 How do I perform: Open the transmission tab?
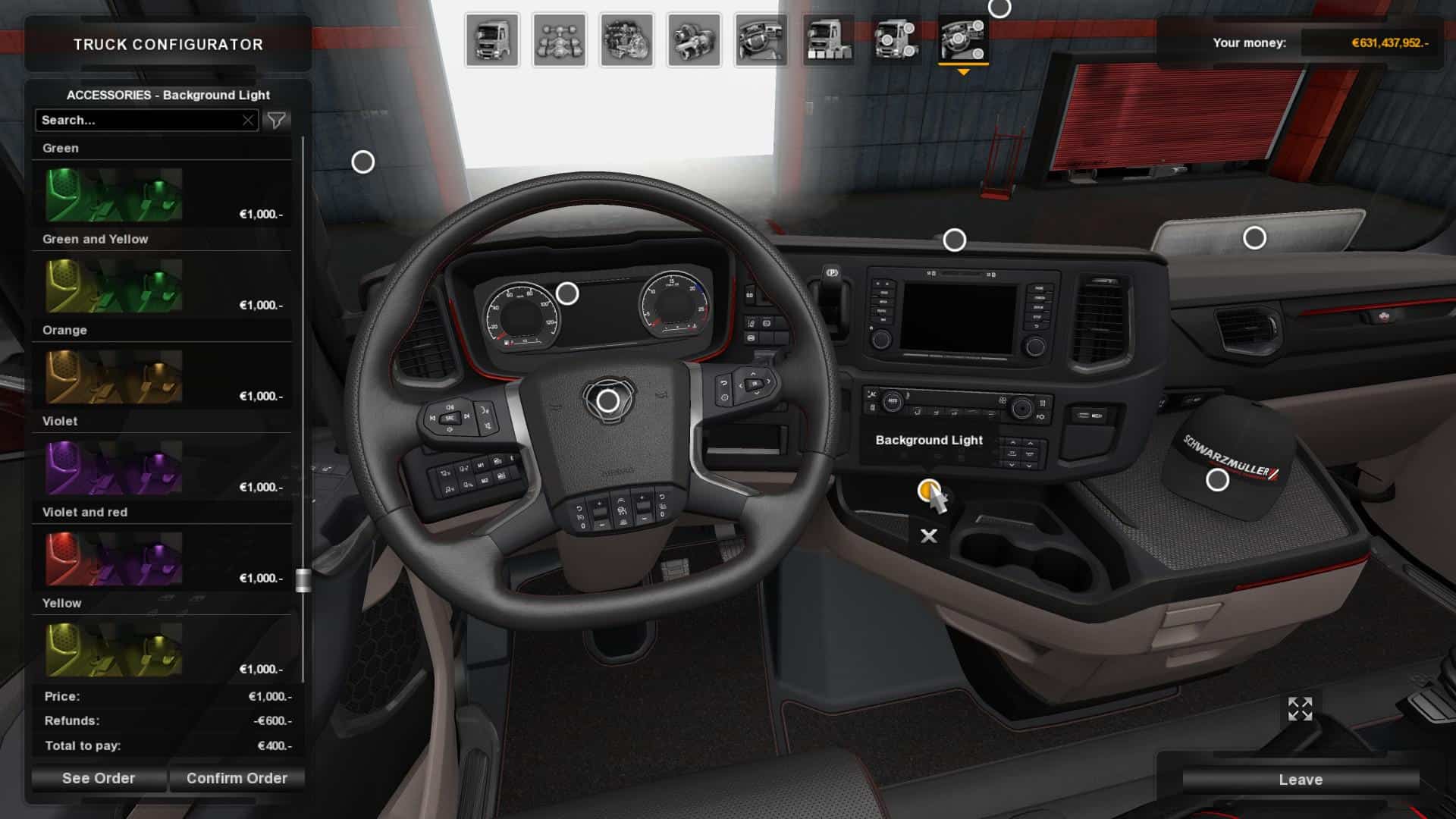694,40
